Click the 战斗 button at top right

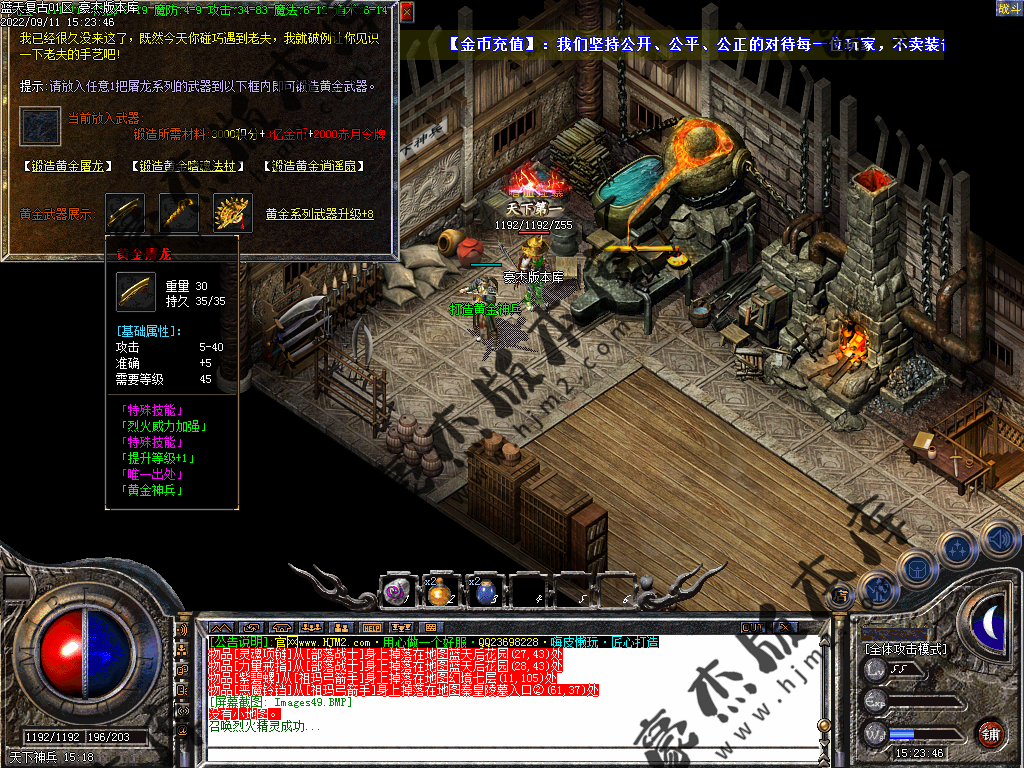point(1008,9)
